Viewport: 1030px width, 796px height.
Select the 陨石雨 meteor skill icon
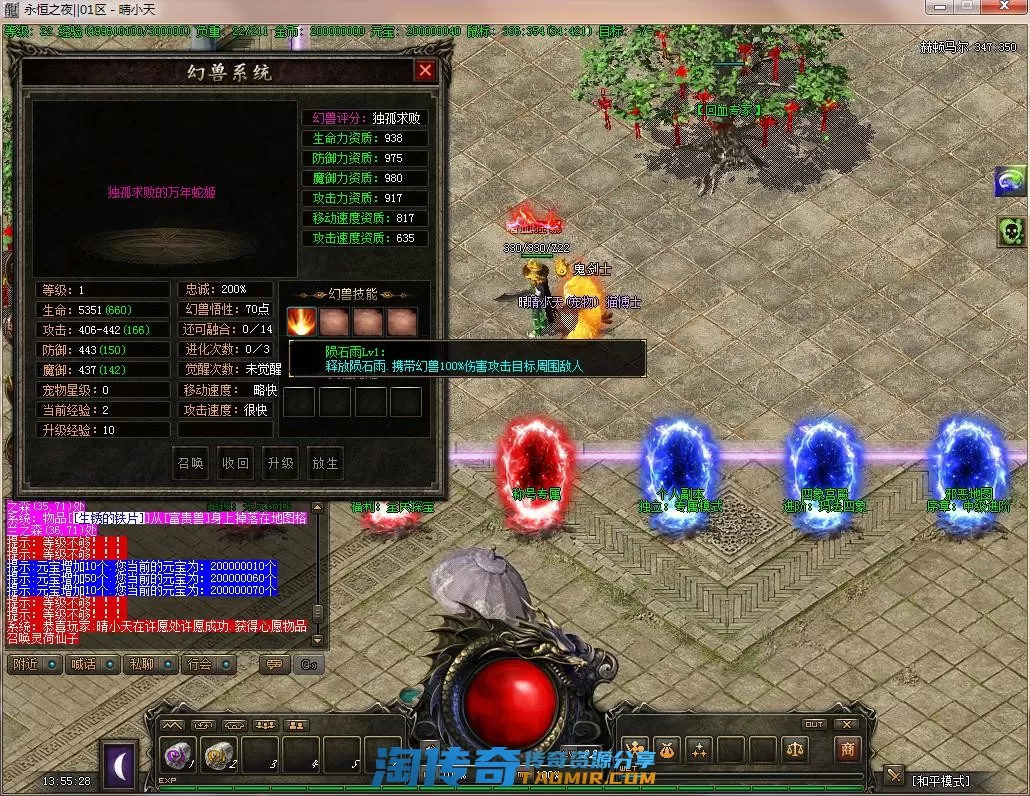tap(302, 322)
